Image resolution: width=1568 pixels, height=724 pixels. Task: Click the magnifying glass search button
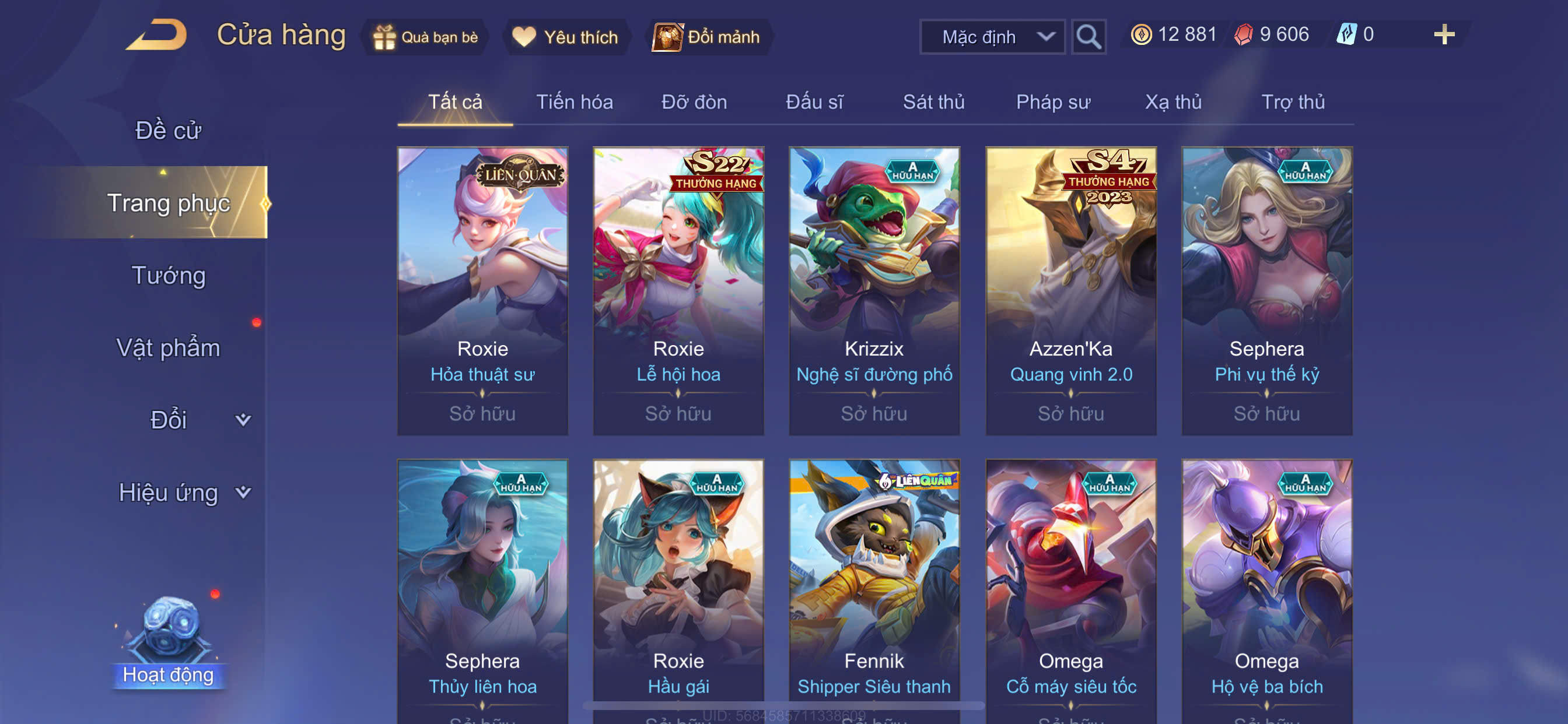(x=1088, y=37)
